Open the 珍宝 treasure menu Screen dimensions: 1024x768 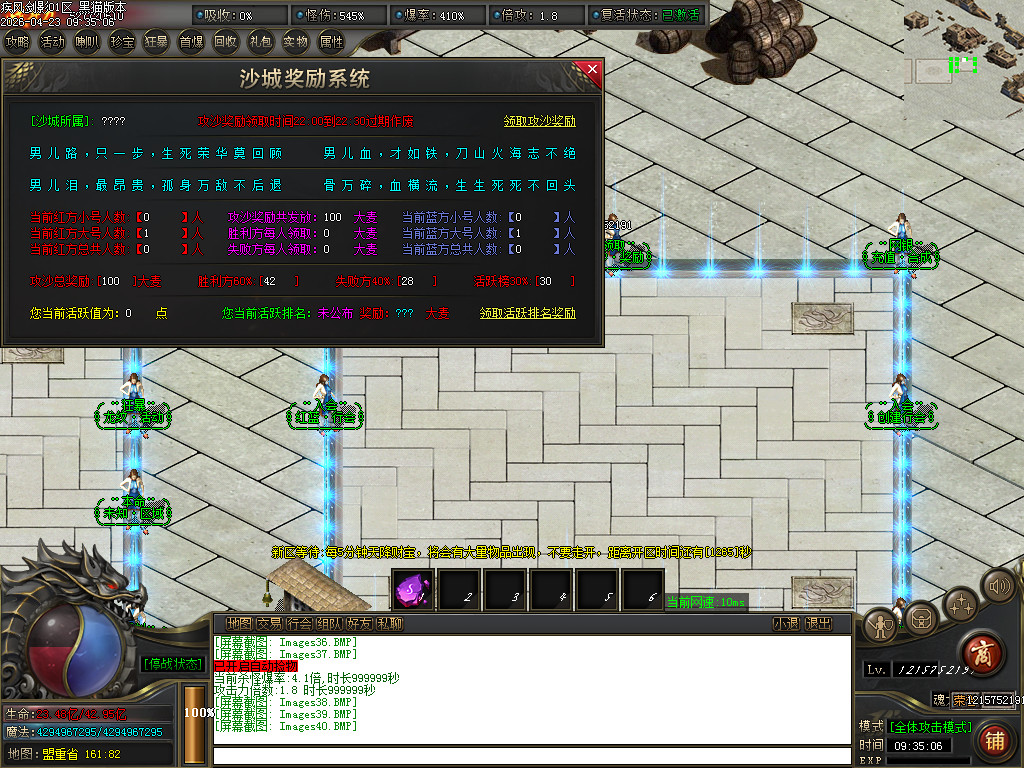[122, 42]
